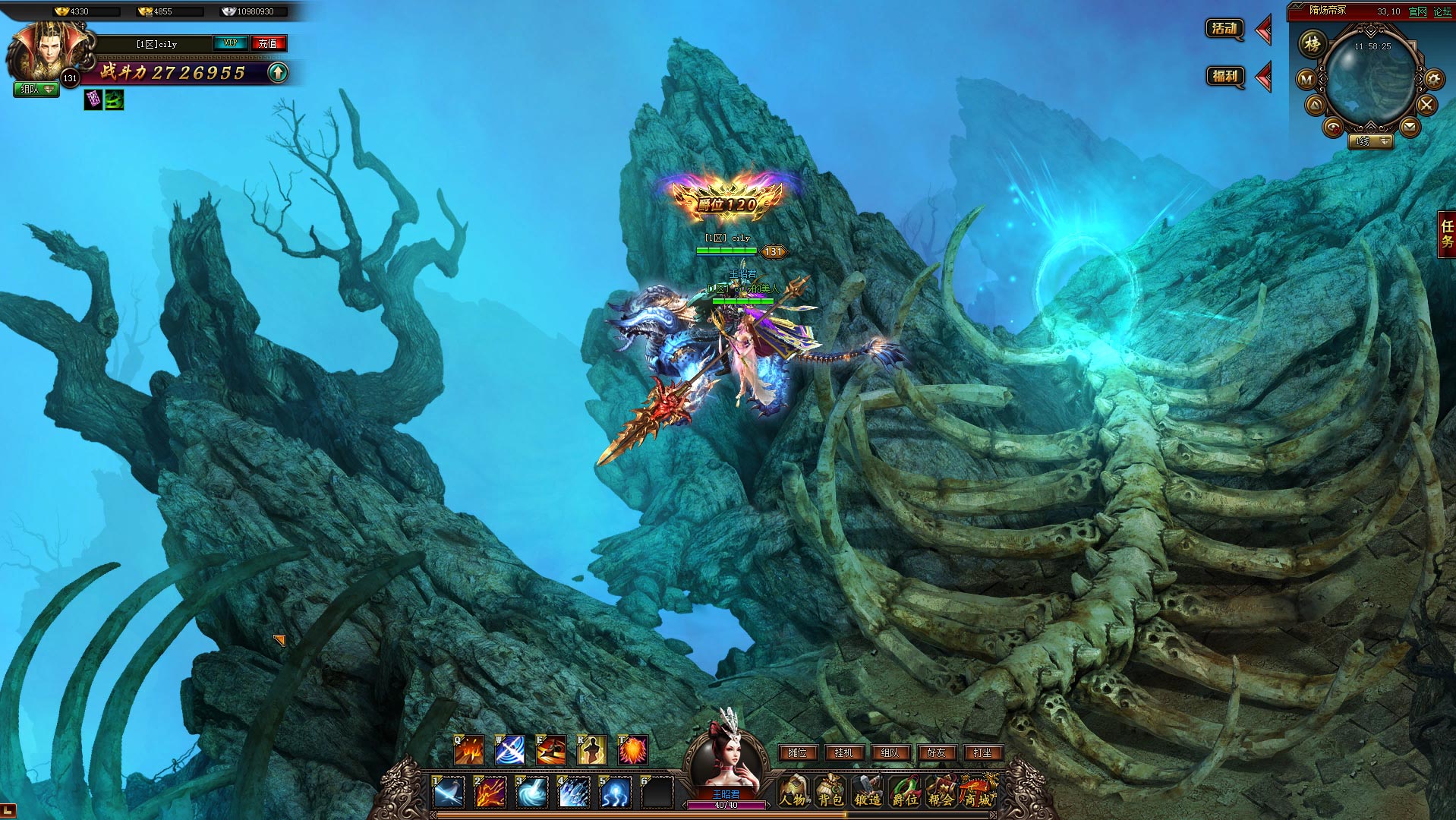This screenshot has width=1456, height=820.
Task: Open the 人物 character menu
Action: coord(794,792)
